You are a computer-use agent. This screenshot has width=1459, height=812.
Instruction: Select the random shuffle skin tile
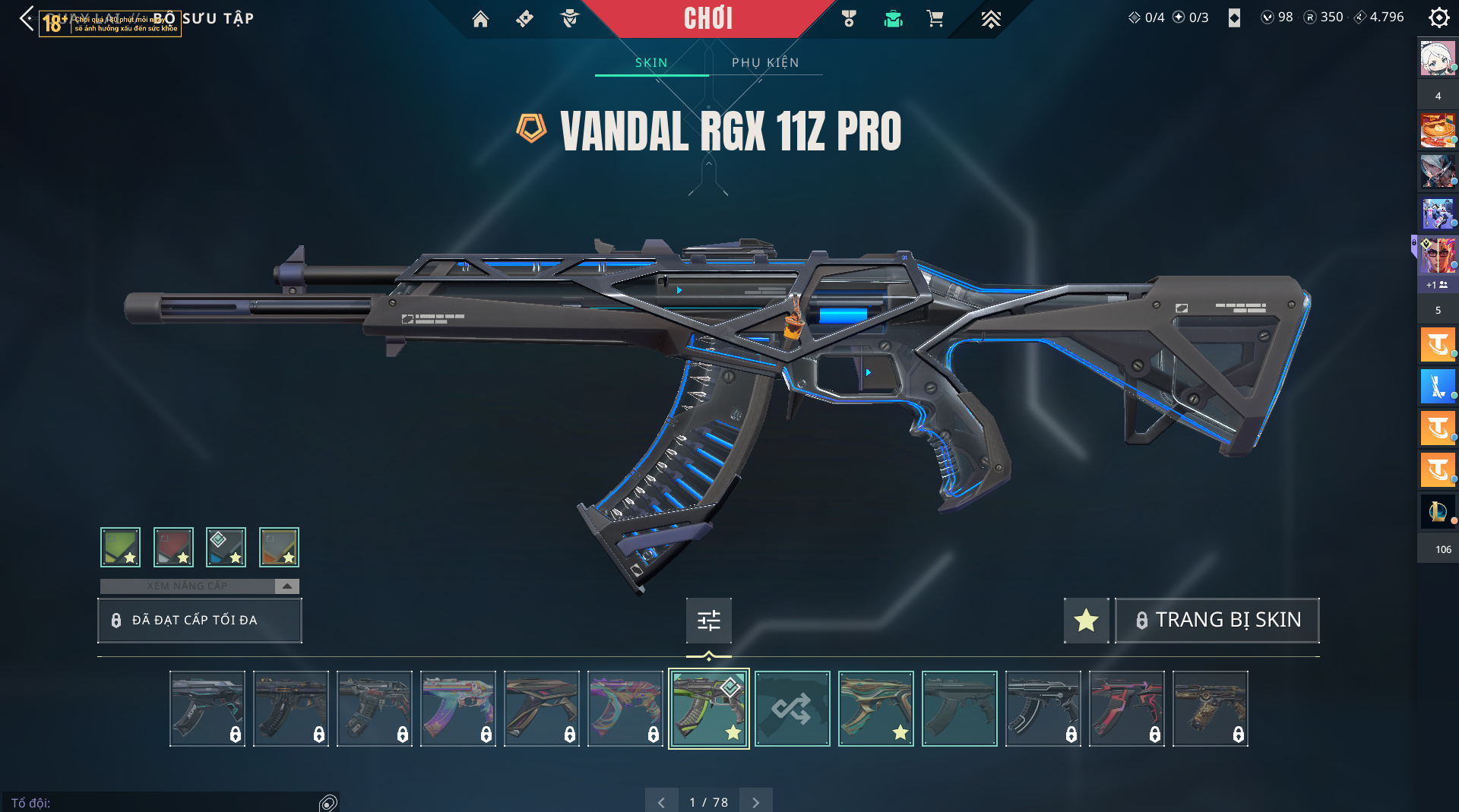click(x=792, y=709)
